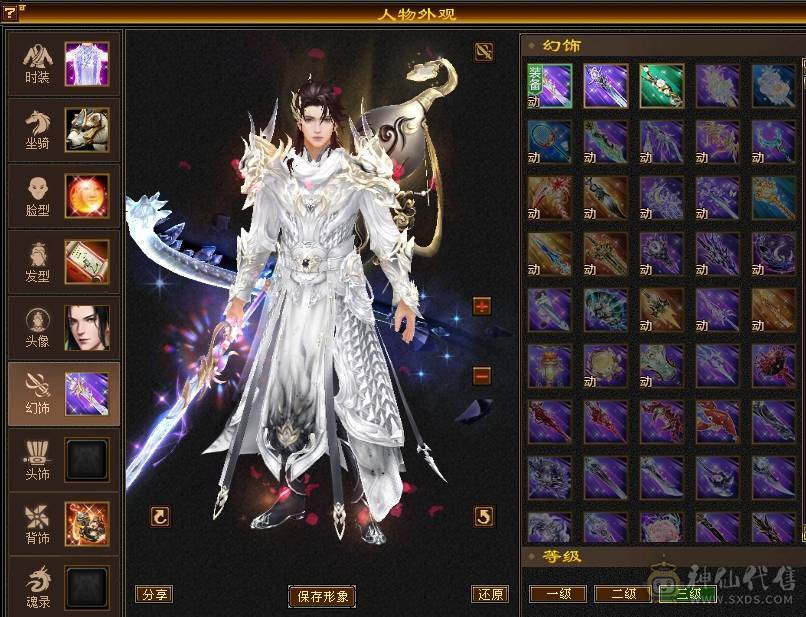This screenshot has width=806, height=617.
Task: Open the question mark help button
Action: (x=10, y=12)
